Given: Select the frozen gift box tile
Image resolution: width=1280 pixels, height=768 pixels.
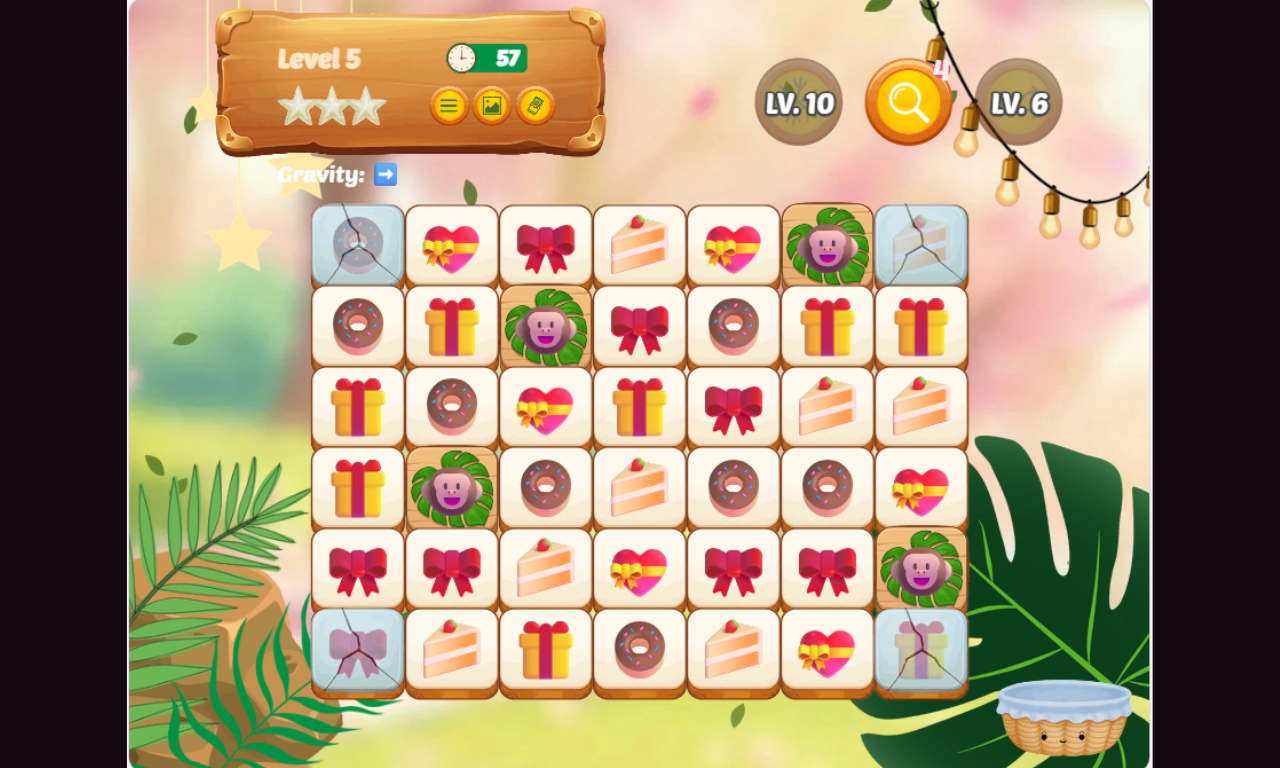Looking at the screenshot, I should 921,650.
